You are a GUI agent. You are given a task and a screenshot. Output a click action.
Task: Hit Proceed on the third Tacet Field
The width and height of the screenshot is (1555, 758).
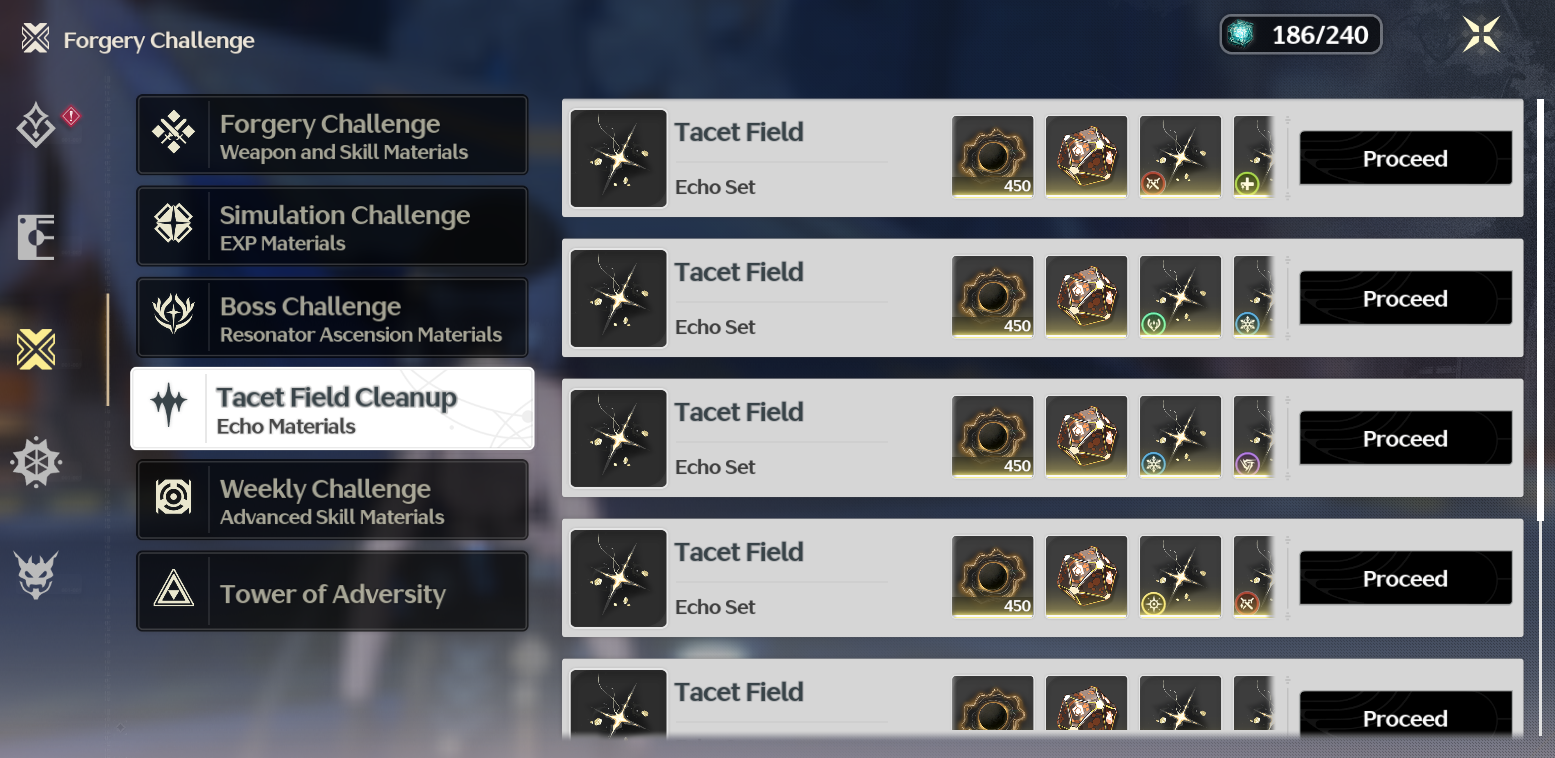1404,438
